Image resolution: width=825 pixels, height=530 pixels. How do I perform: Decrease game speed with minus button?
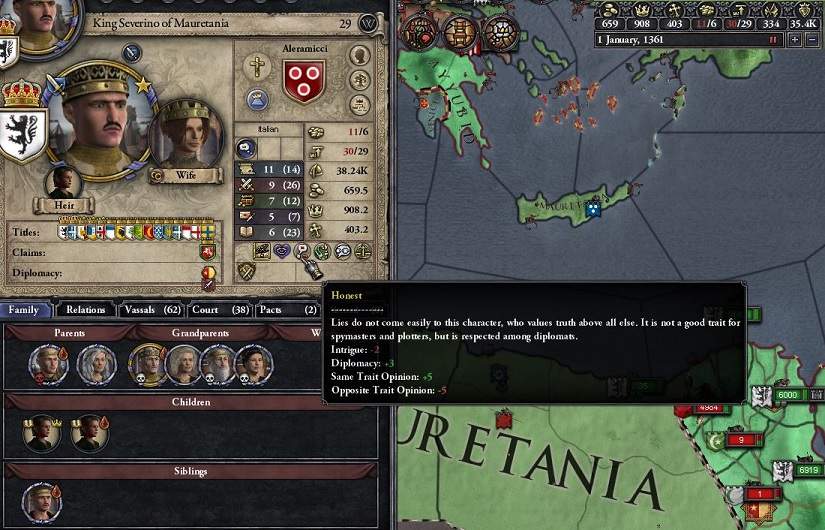pos(812,40)
